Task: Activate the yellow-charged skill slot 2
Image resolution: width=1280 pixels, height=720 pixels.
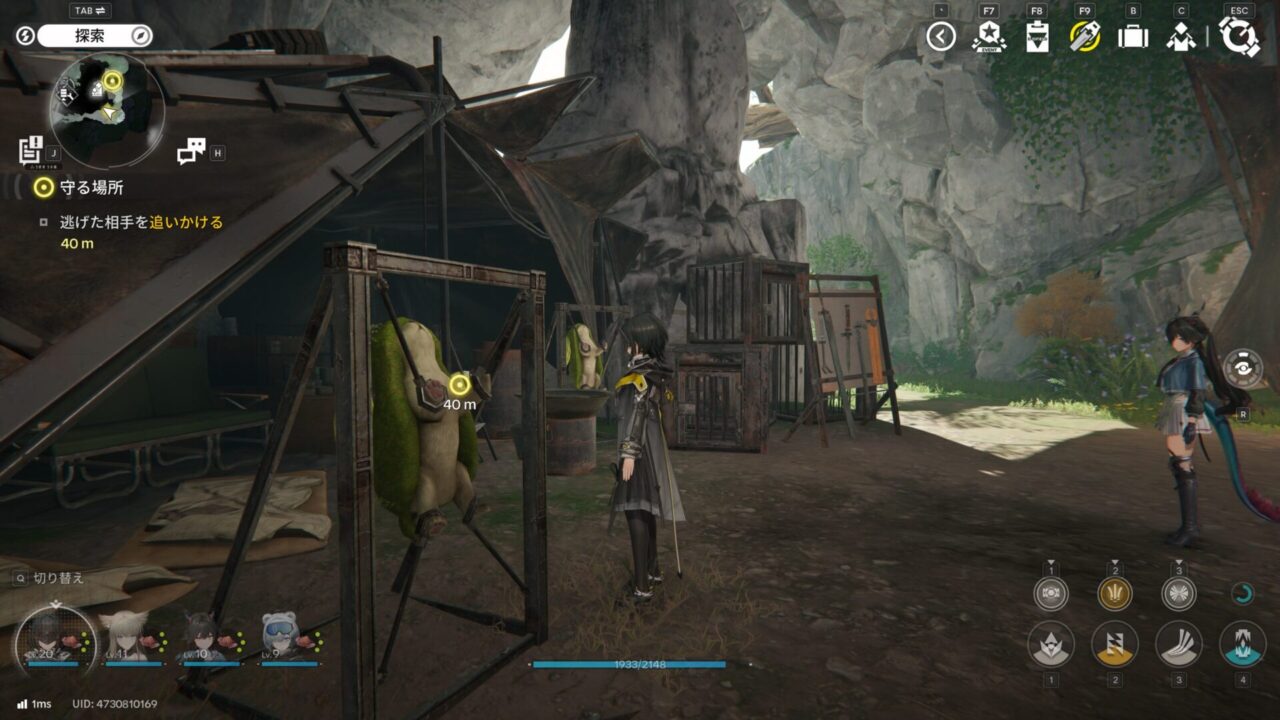Action: (x=1115, y=644)
